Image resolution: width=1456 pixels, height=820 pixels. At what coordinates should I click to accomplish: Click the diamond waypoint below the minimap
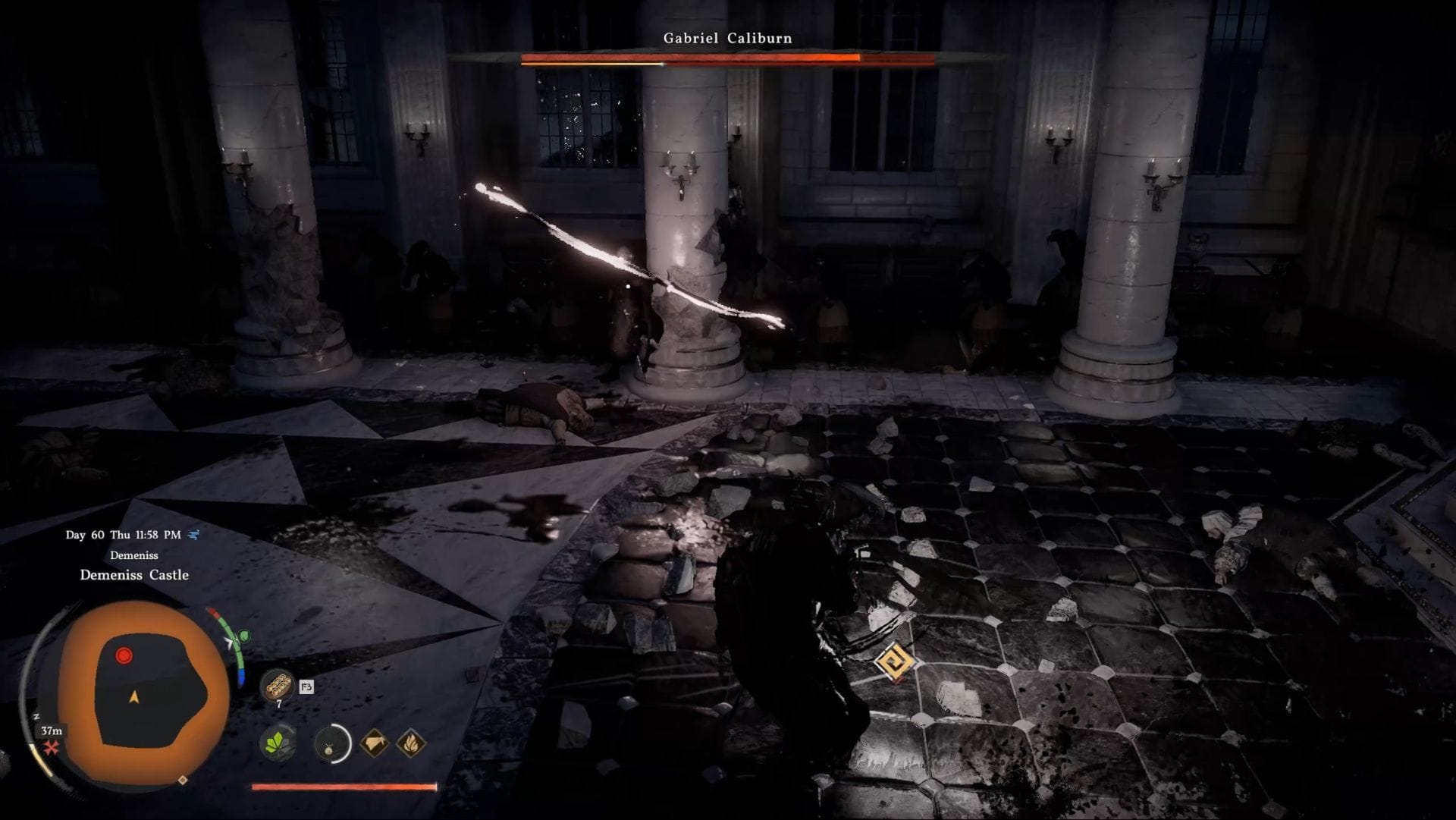184,780
